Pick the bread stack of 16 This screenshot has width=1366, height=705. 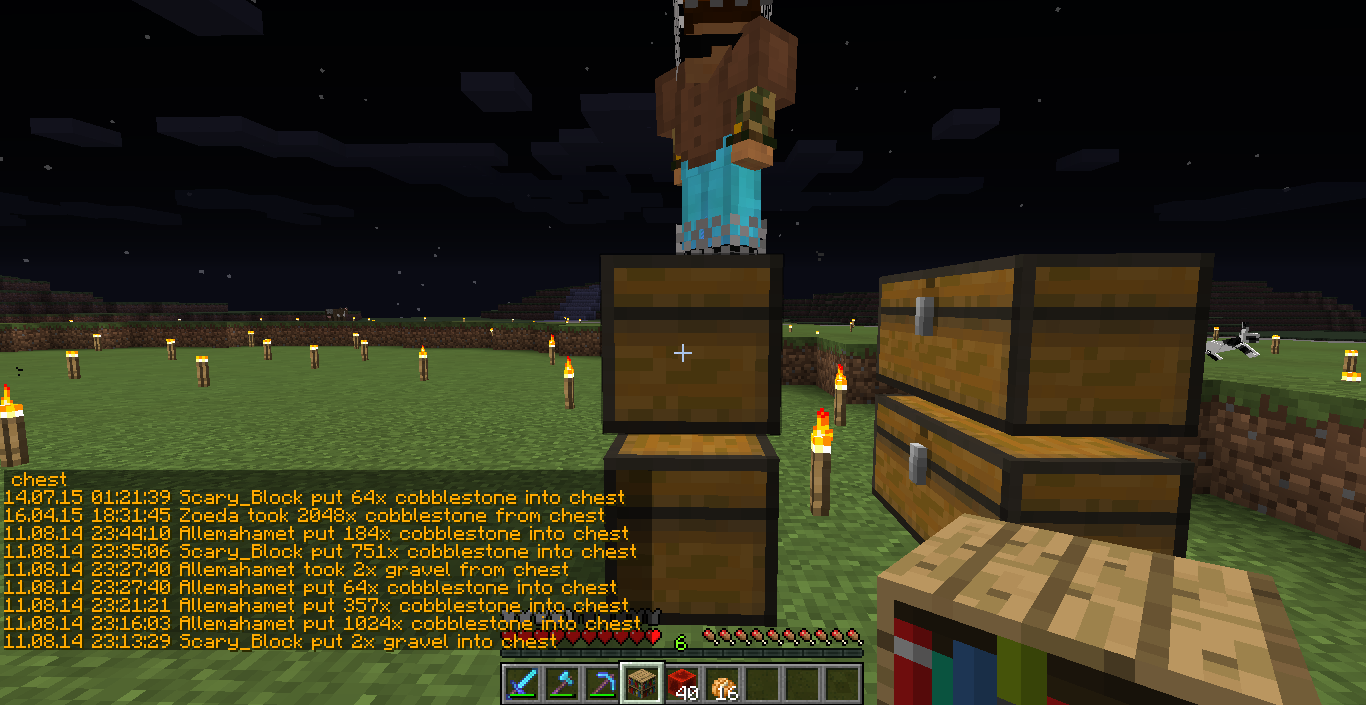(x=721, y=684)
